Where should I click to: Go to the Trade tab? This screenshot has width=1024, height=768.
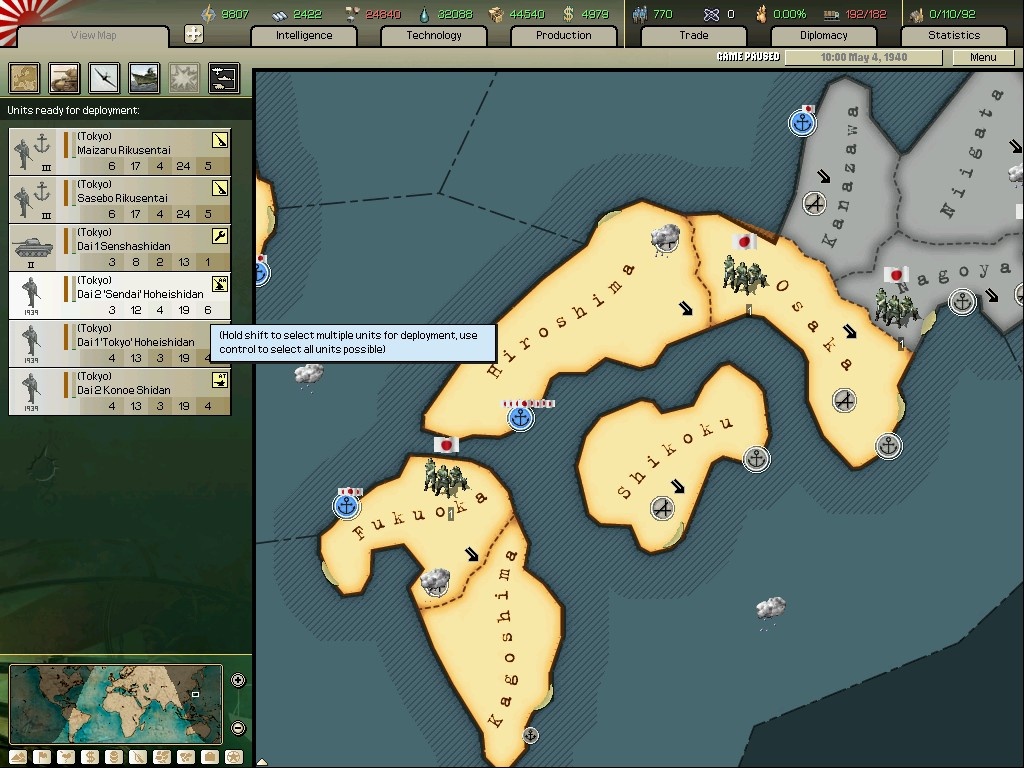coord(694,36)
